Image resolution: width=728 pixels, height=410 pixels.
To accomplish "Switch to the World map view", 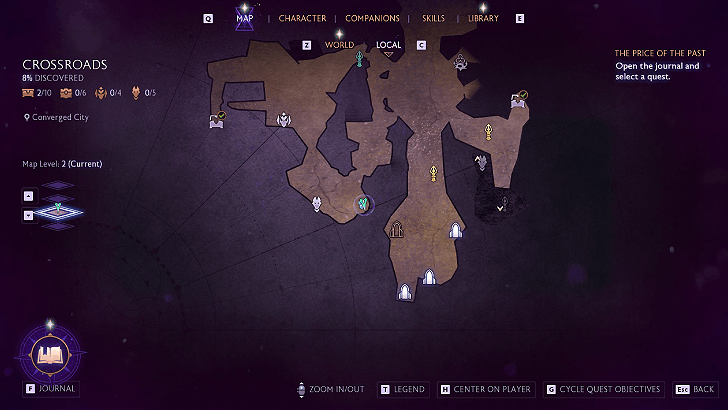I will click(x=339, y=45).
